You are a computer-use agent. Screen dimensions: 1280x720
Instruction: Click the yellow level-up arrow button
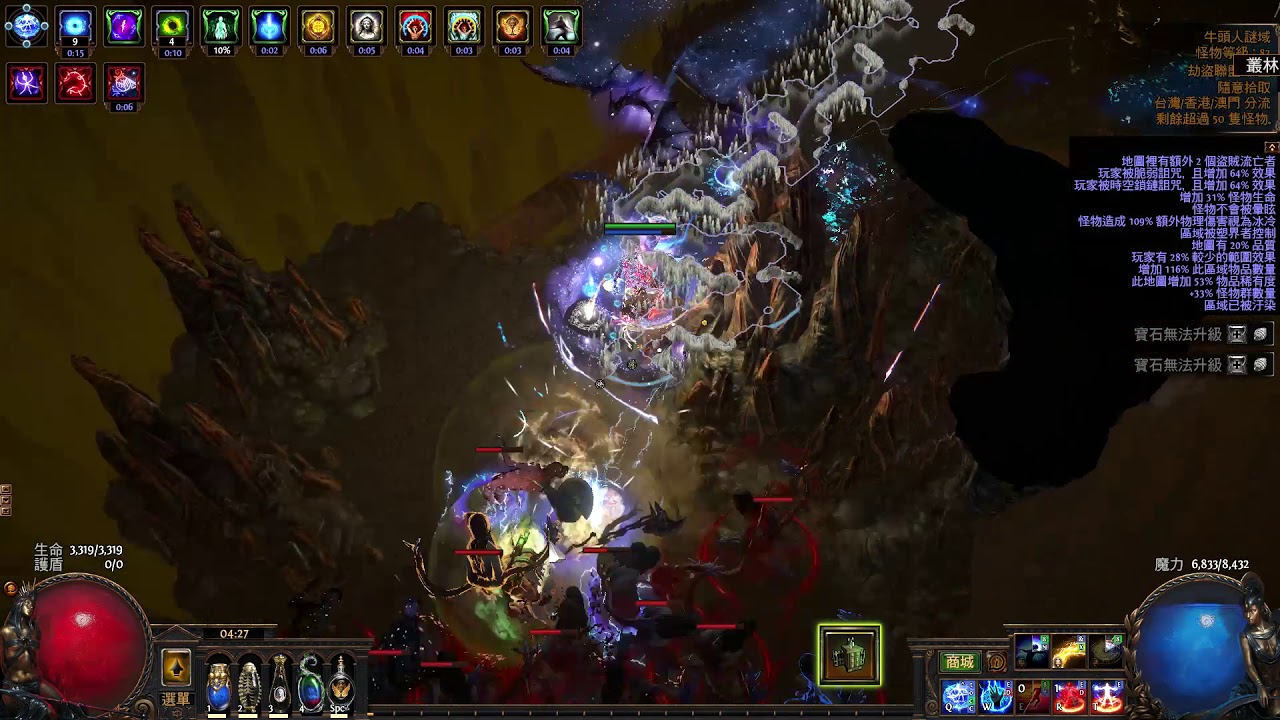click(x=176, y=666)
